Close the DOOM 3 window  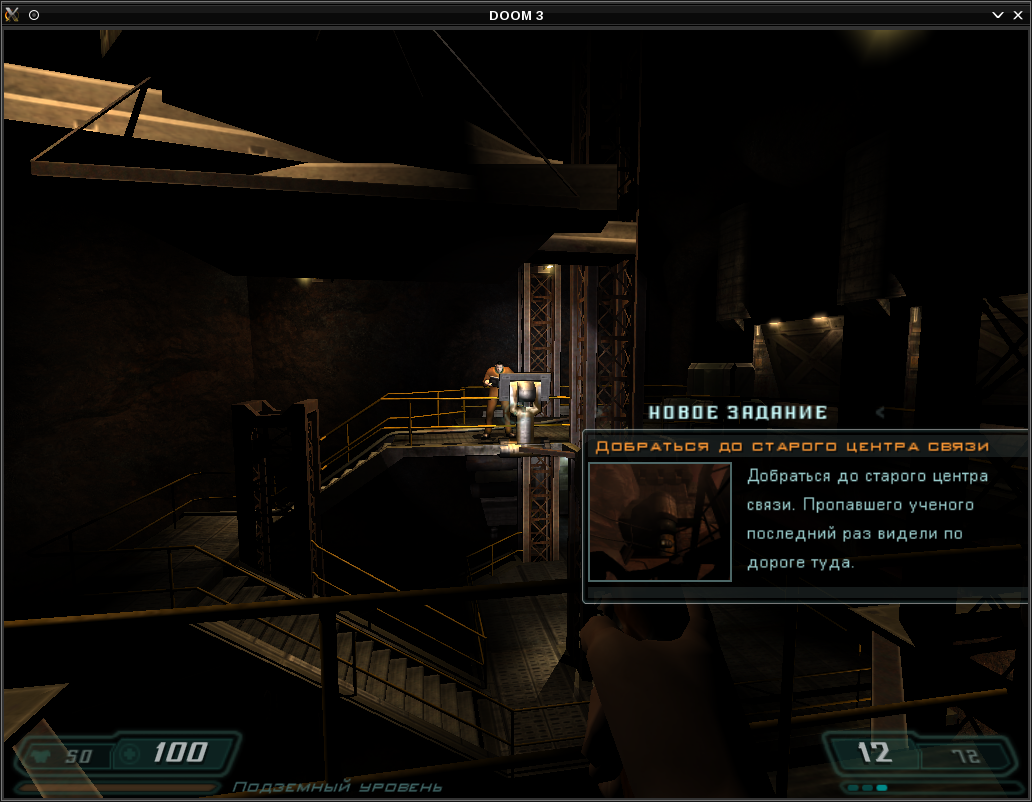1018,15
